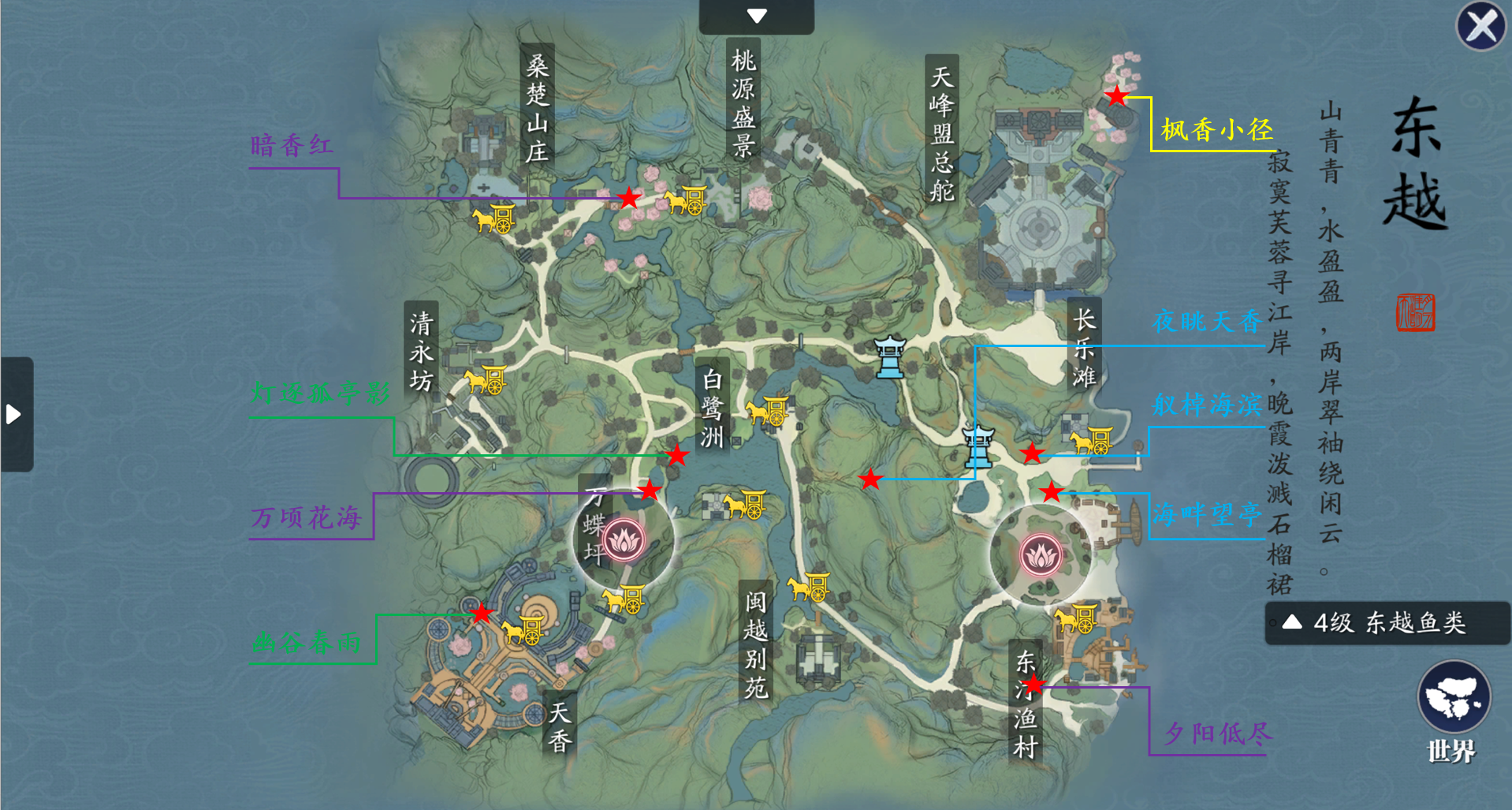Viewport: 1512px width, 810px height.
Task: Click the 枫香小径 label
Action: pyautogui.click(x=1216, y=128)
